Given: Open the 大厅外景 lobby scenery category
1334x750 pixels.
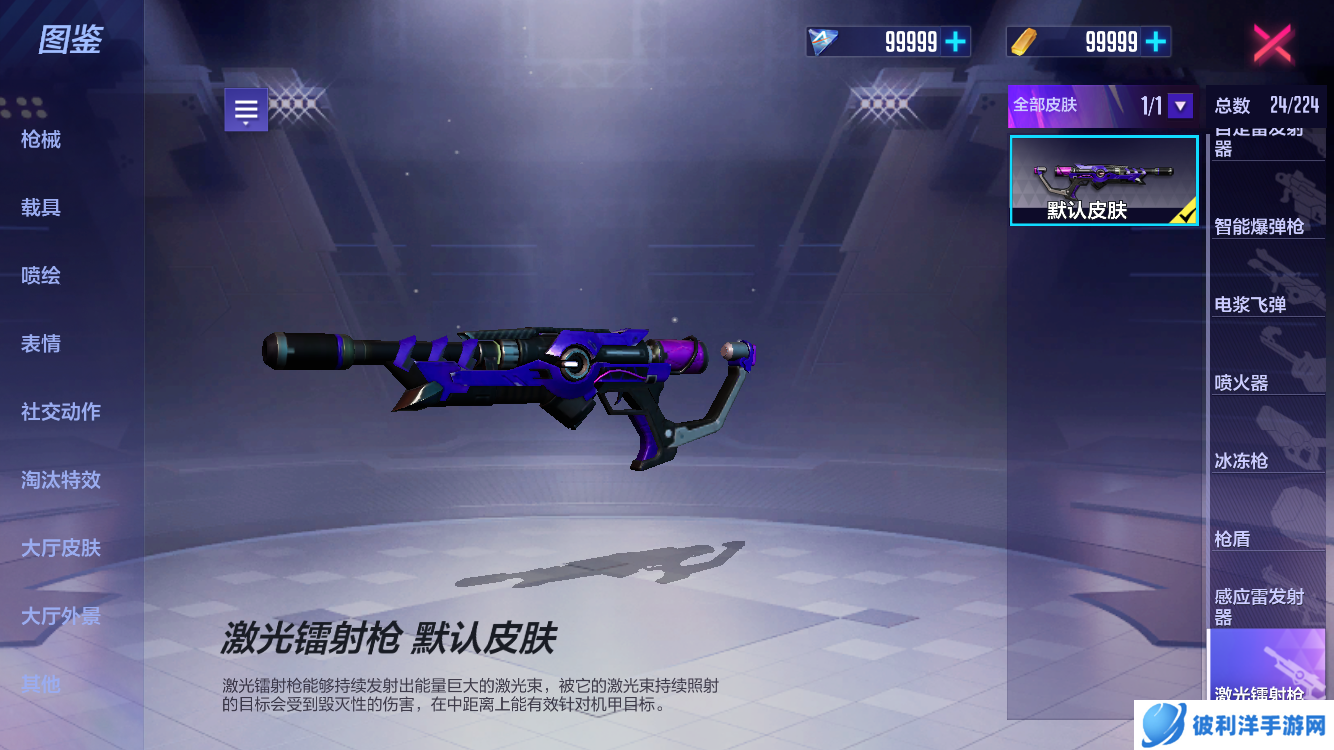Looking at the screenshot, I should point(61,615).
